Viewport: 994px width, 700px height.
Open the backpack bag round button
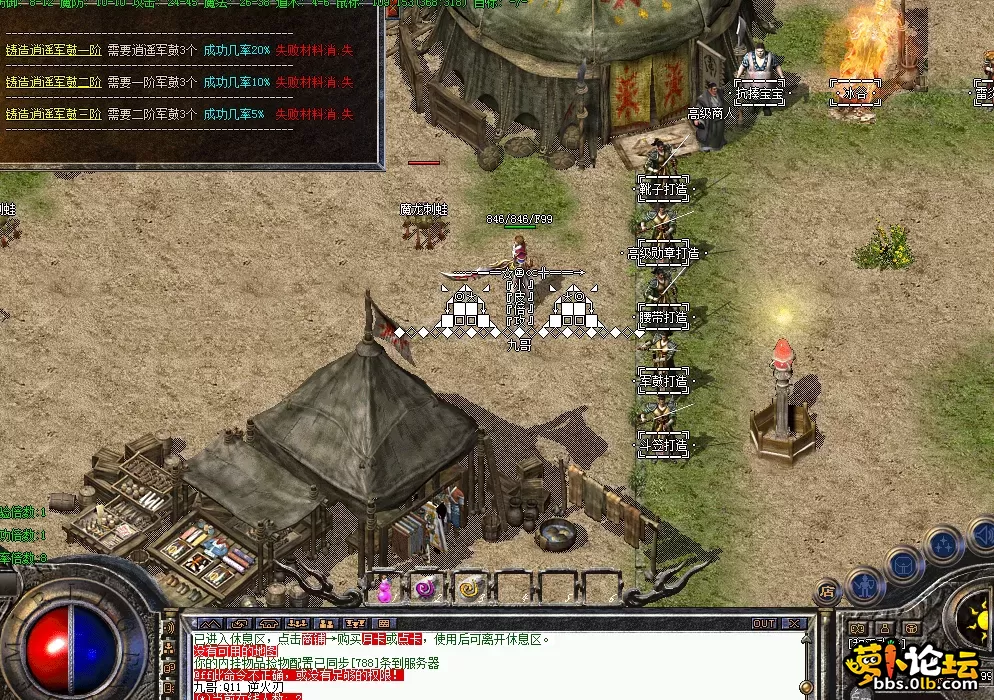pos(905,563)
